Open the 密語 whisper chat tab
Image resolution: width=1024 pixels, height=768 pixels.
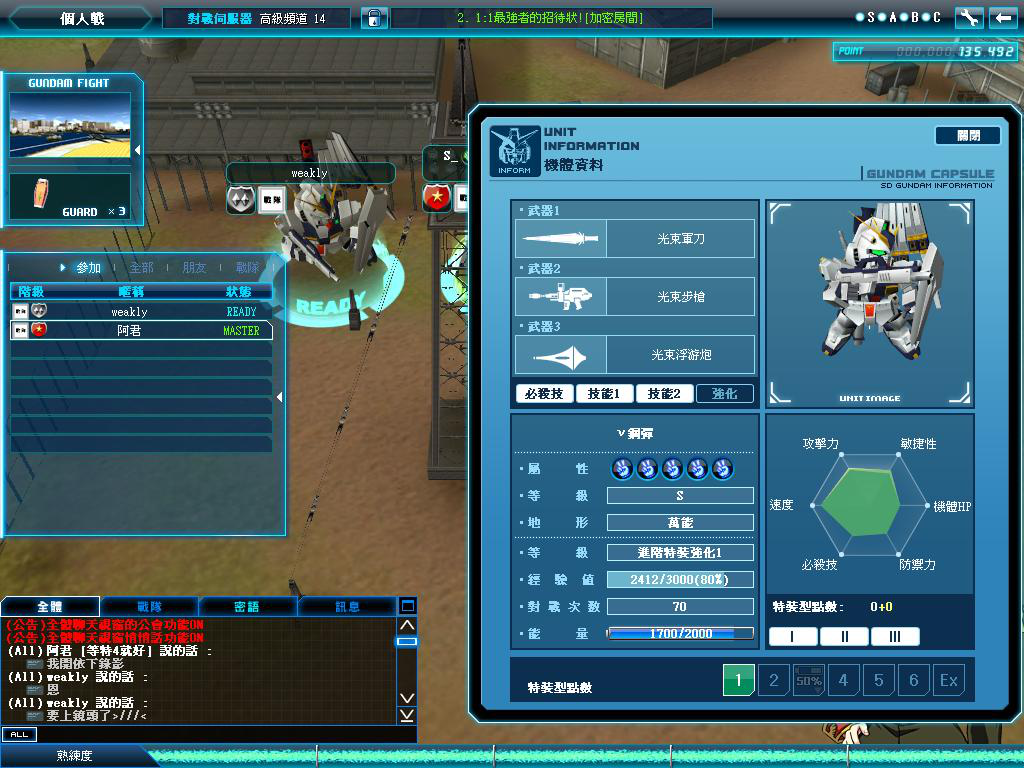click(x=247, y=607)
